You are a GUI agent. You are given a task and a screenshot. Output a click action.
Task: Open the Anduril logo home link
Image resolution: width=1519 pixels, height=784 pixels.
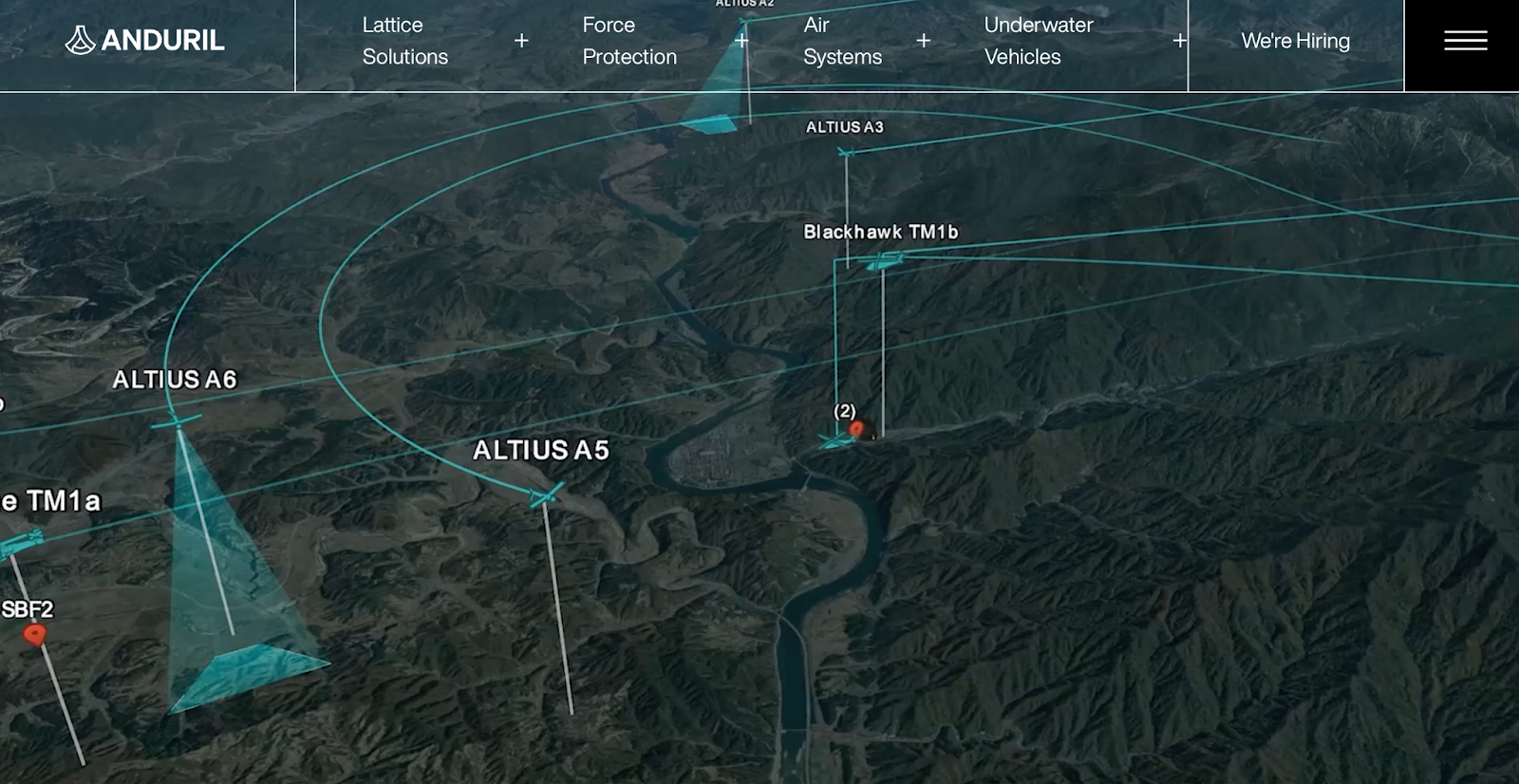145,40
